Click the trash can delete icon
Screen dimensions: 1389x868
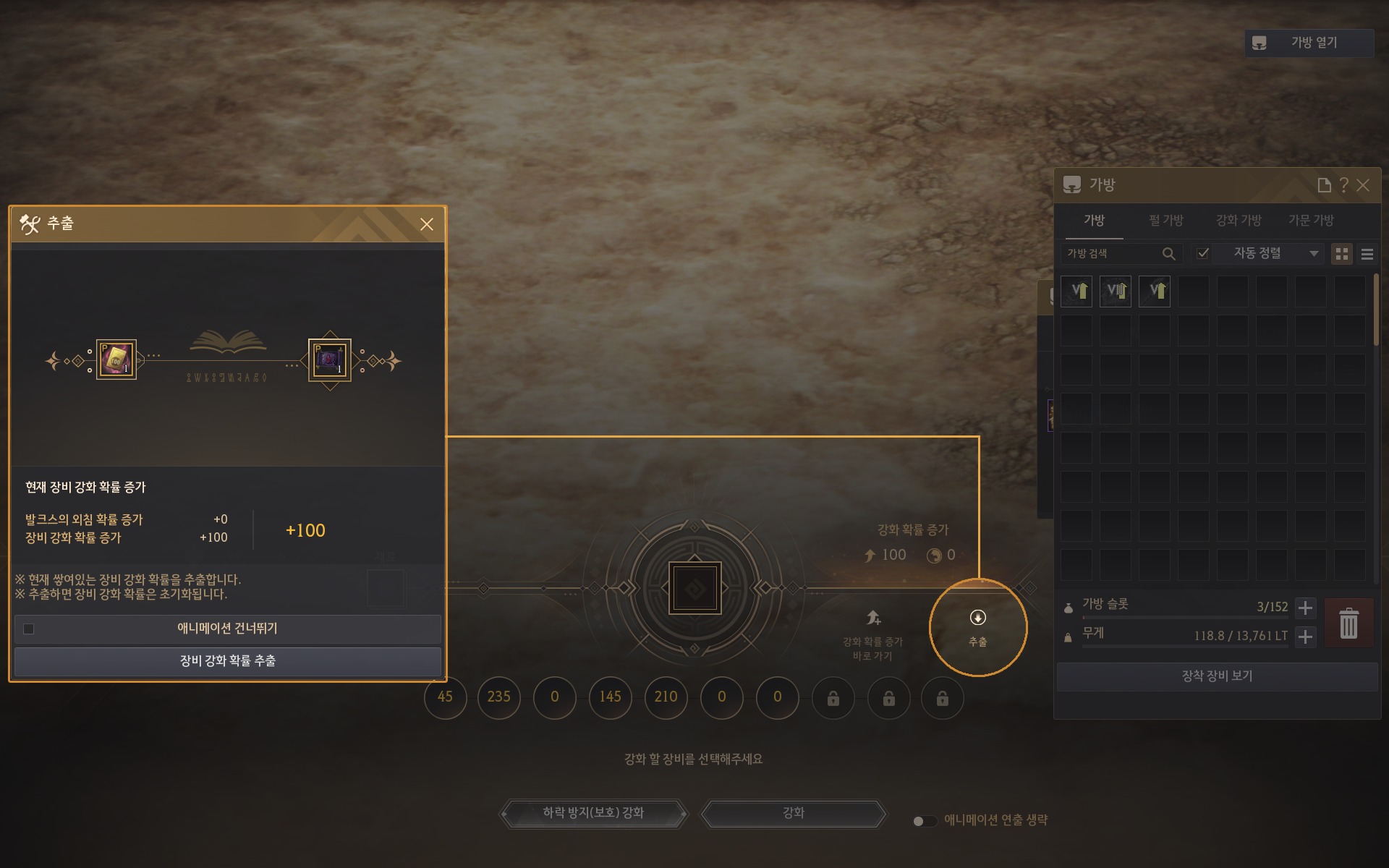coord(1348,624)
